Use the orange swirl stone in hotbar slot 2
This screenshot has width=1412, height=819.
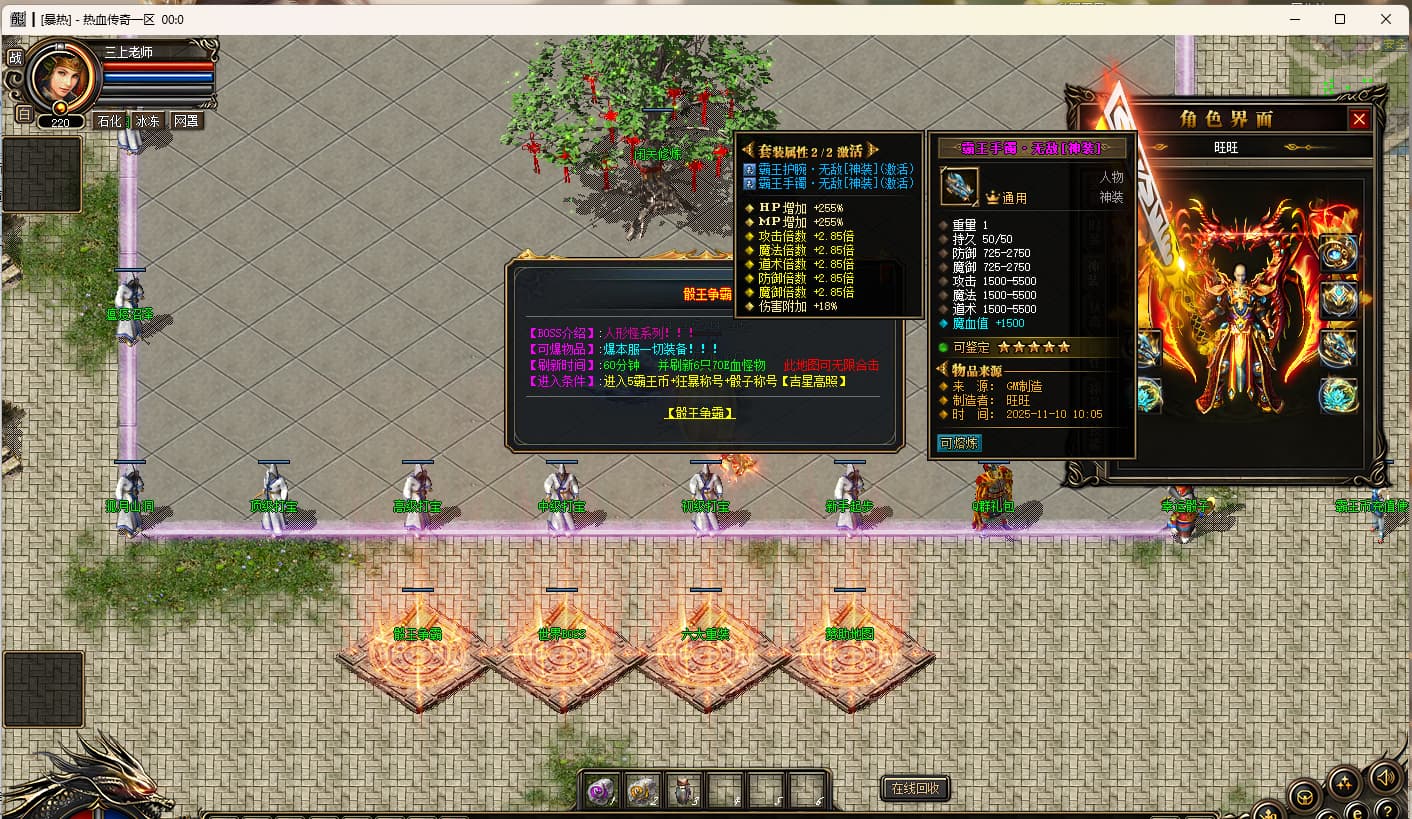pos(641,791)
